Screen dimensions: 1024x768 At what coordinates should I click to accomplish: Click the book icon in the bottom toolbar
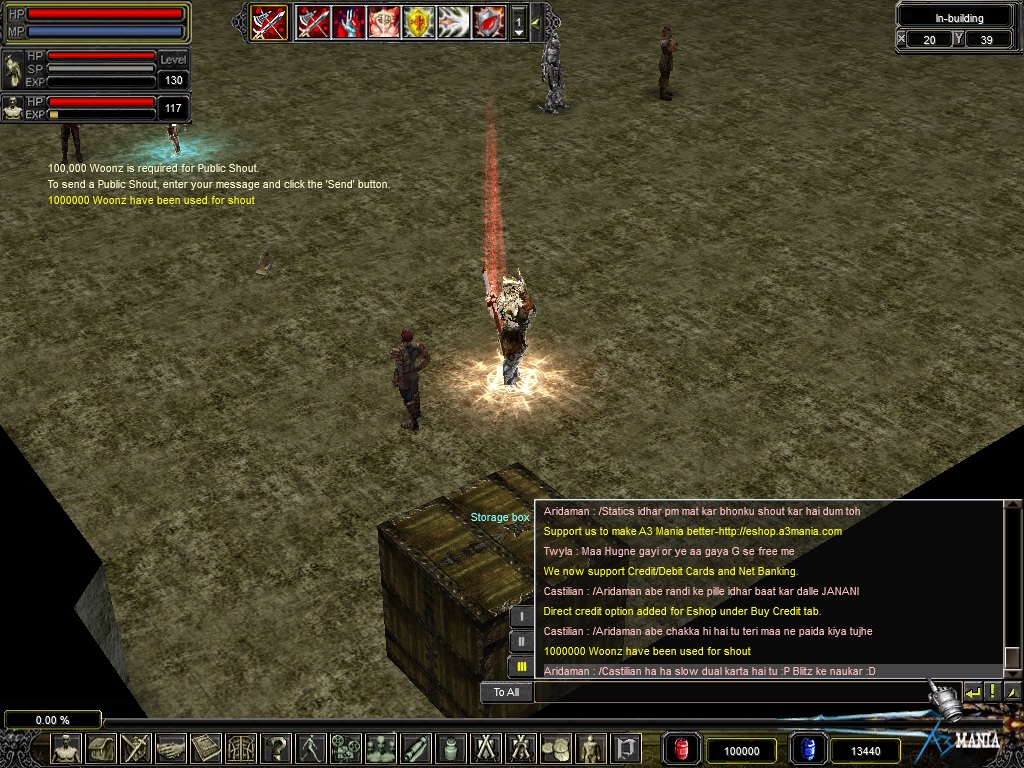pos(206,748)
